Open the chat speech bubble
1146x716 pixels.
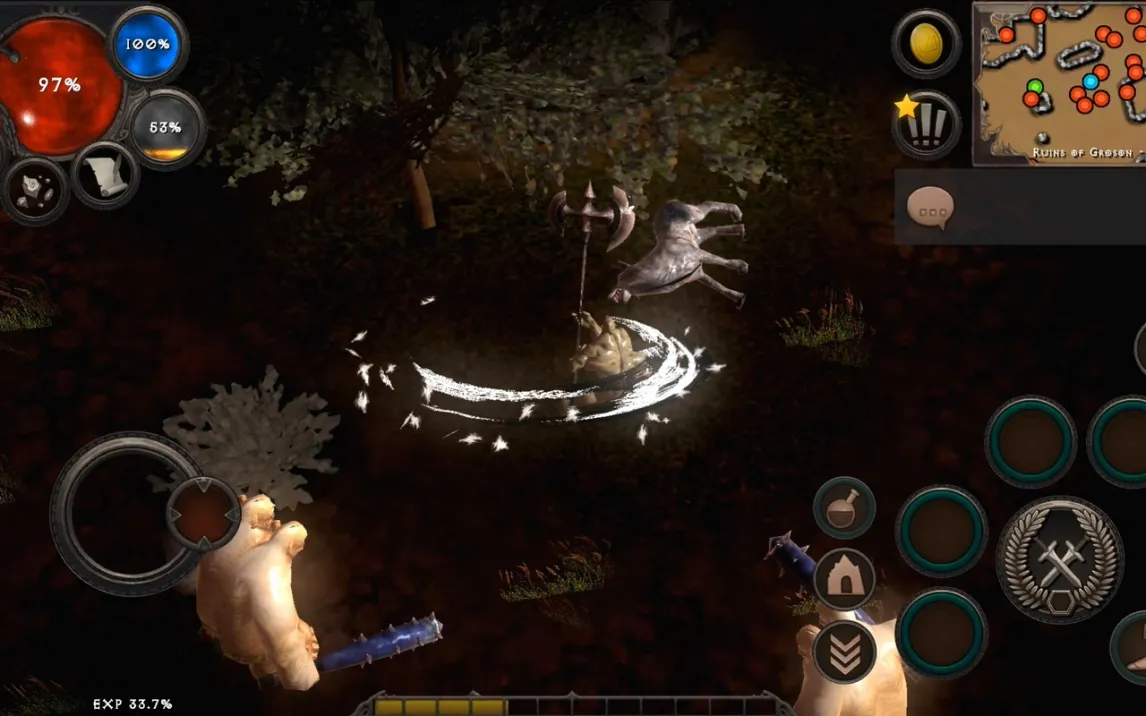coord(930,208)
